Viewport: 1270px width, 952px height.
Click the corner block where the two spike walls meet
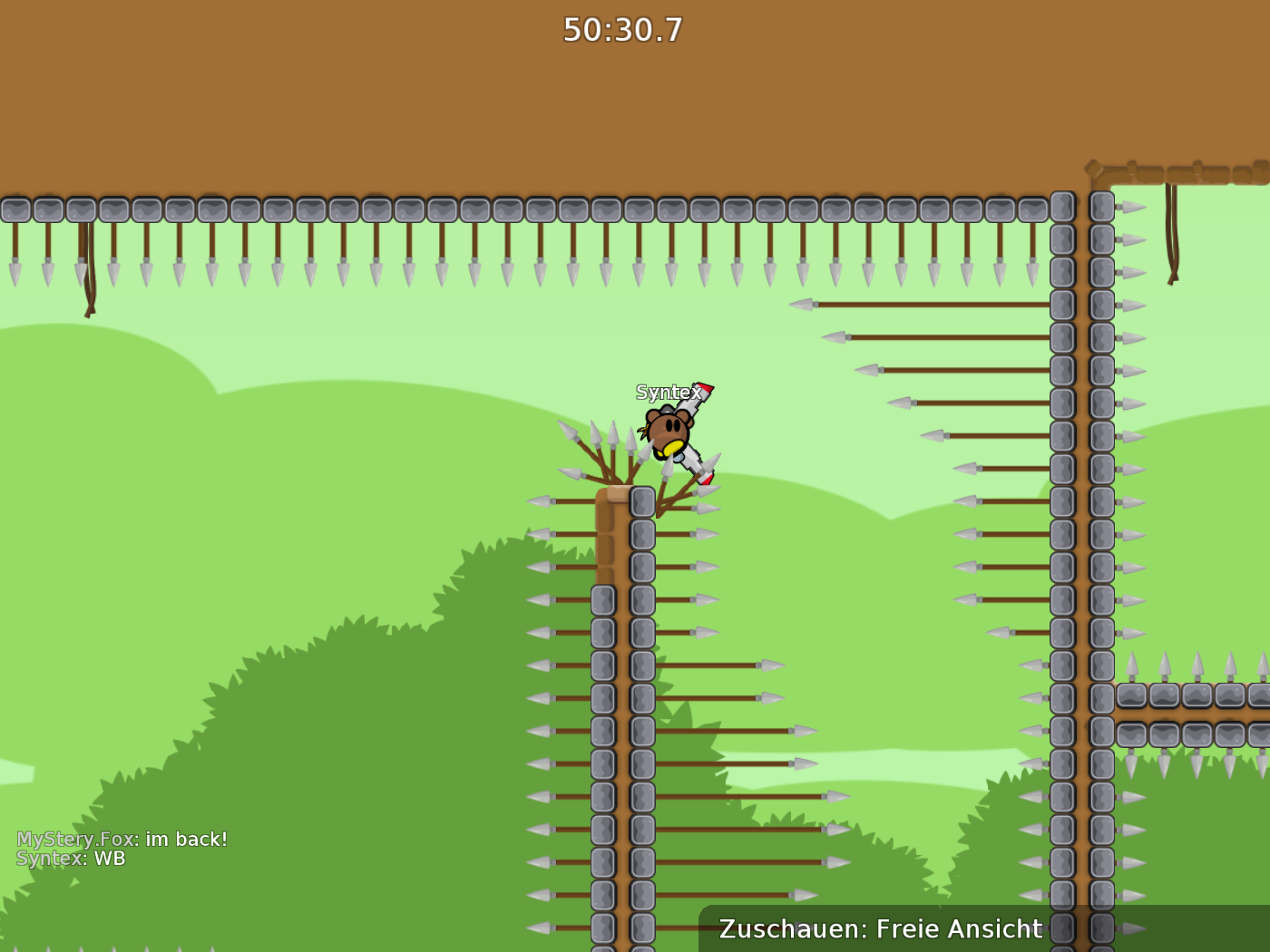click(x=1100, y=698)
